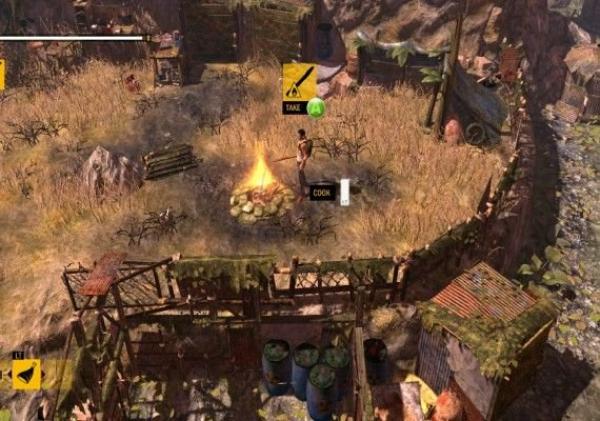Select the yellow bell item slot
The height and width of the screenshot is (421, 600).
24,374
